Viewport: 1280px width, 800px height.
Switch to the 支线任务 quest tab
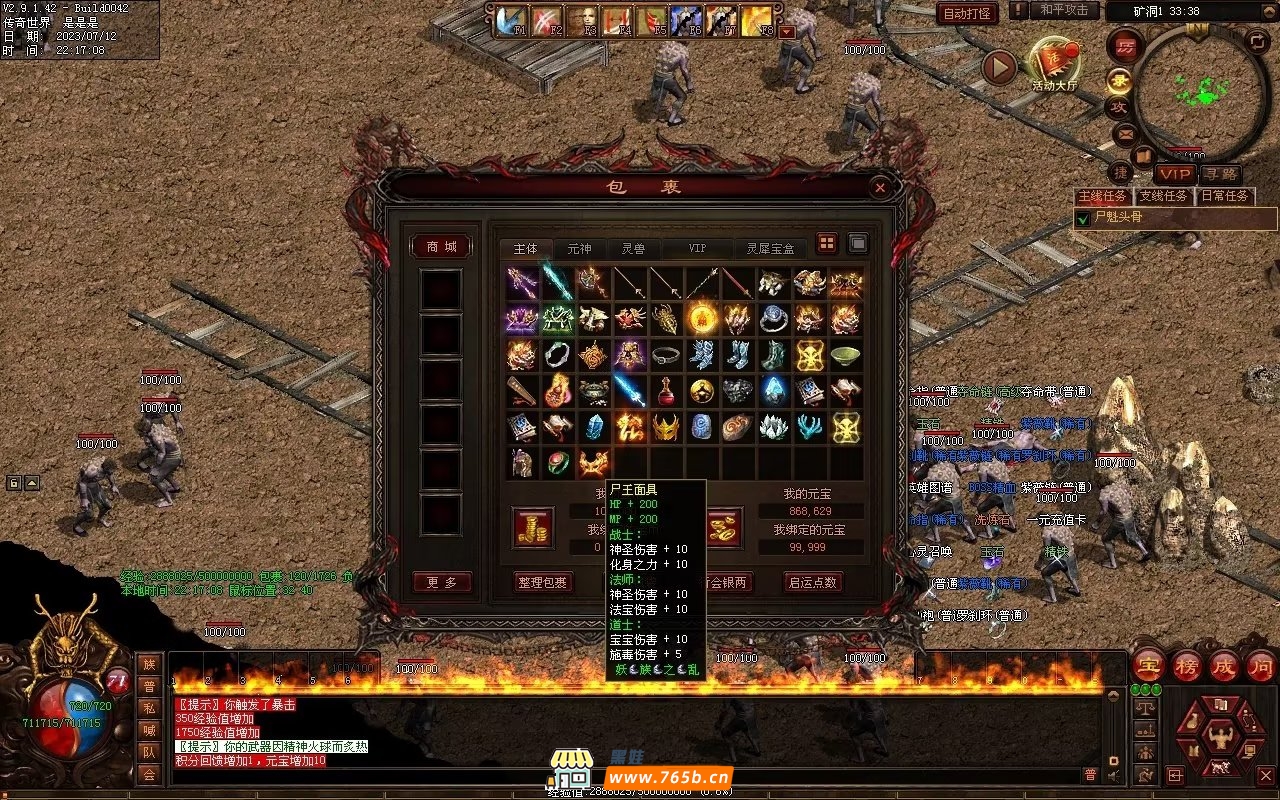[1163, 196]
